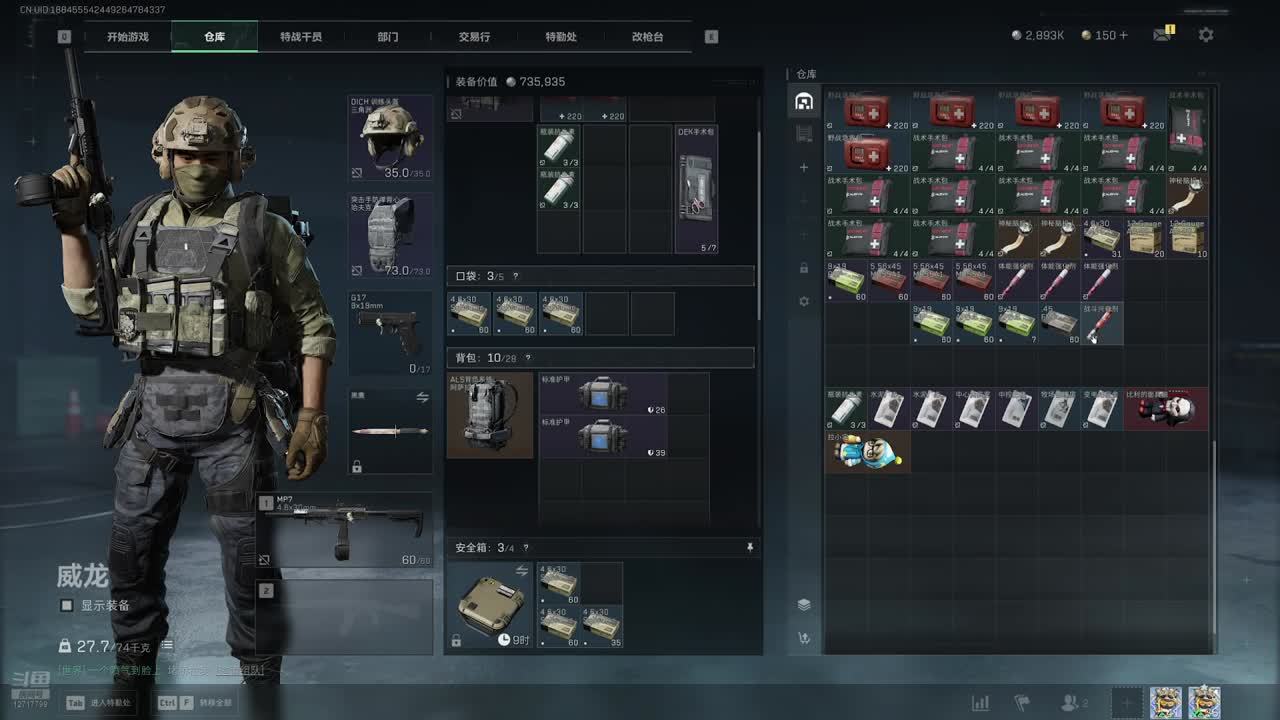This screenshot has width=1280, height=720.
Task: Open the 特战干员 tab
Action: [301, 37]
